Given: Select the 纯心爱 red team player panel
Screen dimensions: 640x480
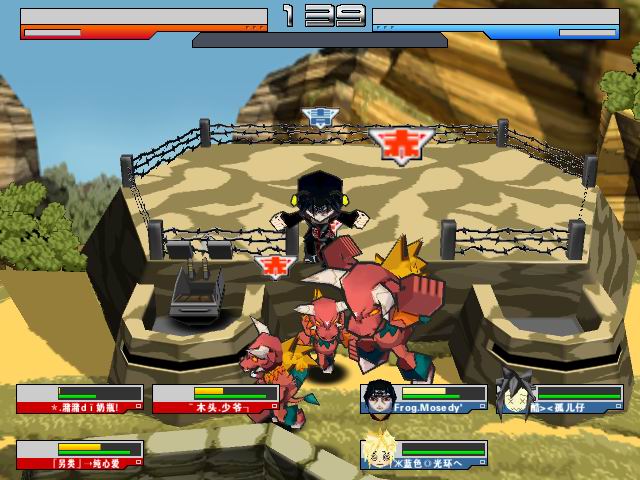Looking at the screenshot, I should [80, 455].
